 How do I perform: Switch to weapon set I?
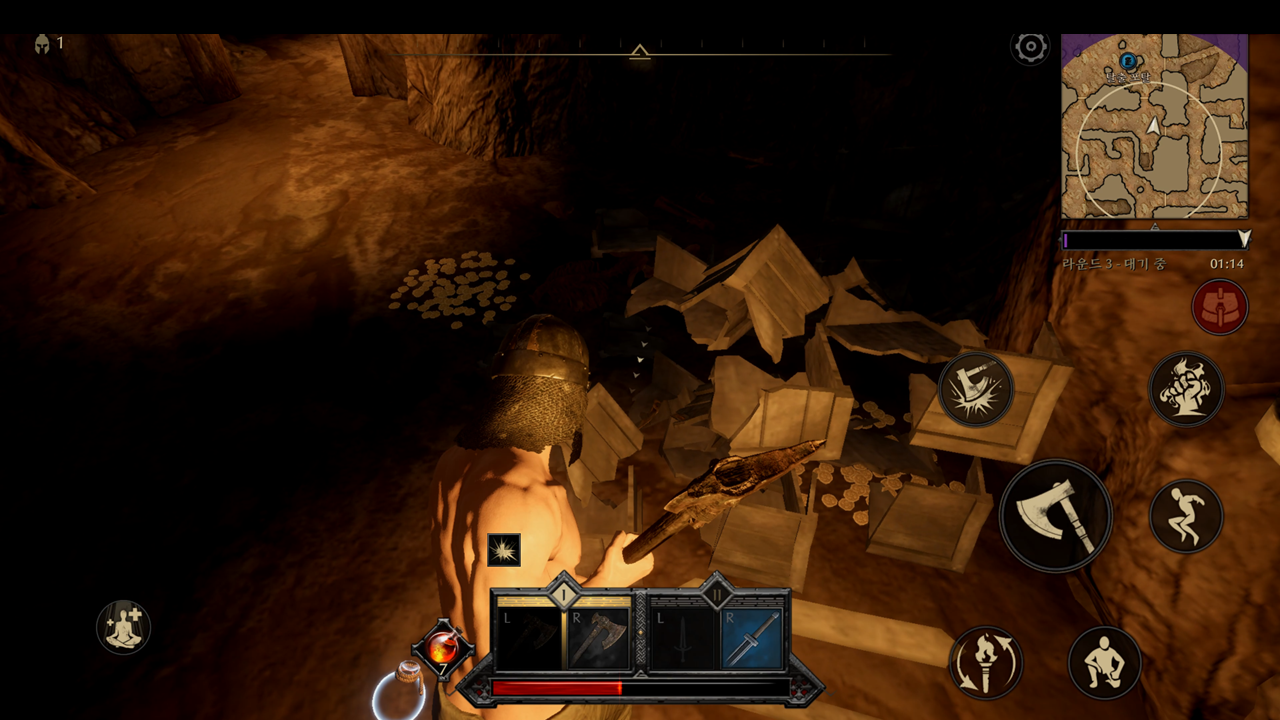coord(563,594)
